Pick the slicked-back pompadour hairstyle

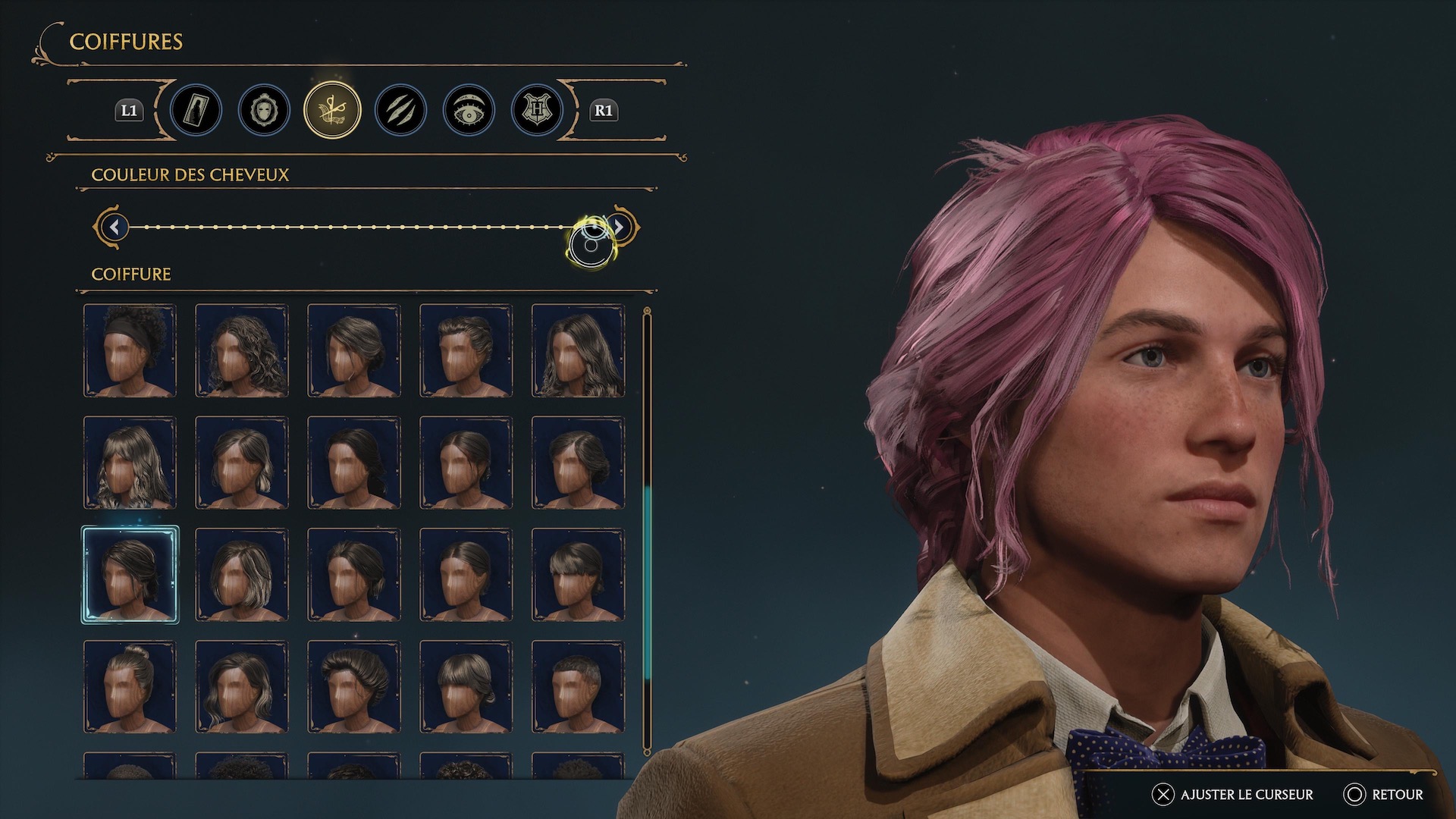point(354,685)
